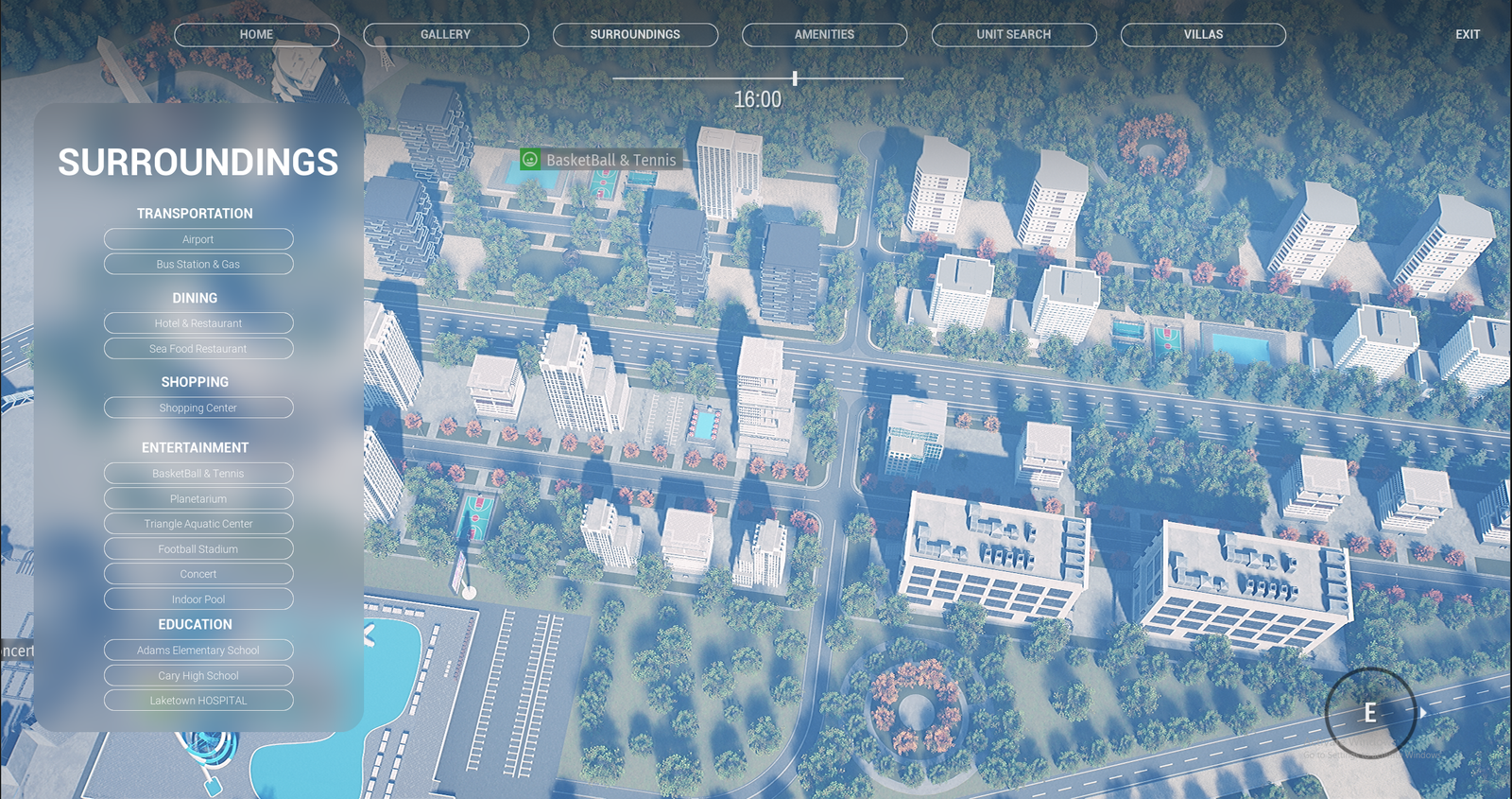Switch to the Gallery tab
This screenshot has height=799, width=1512.
click(445, 35)
